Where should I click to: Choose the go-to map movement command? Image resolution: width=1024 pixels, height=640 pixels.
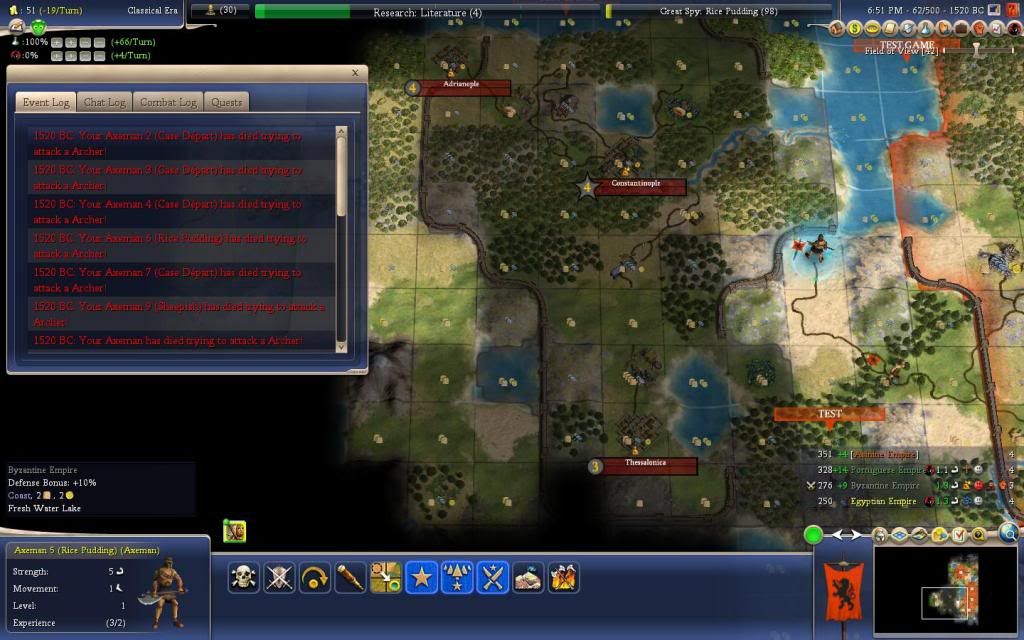pos(385,577)
